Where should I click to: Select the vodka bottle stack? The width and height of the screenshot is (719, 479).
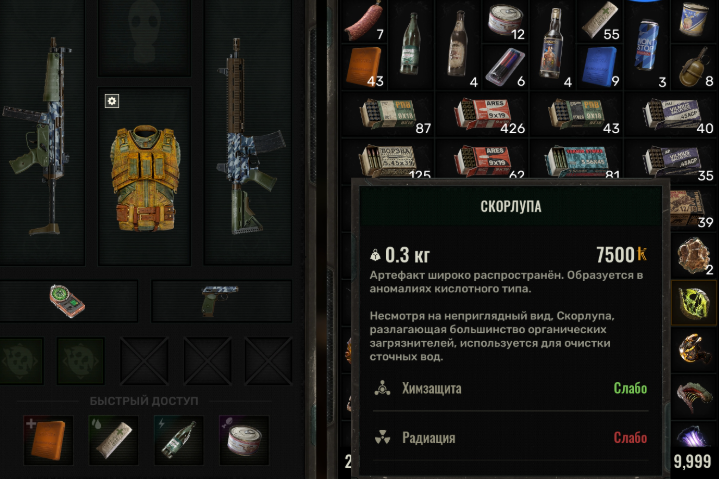click(552, 44)
